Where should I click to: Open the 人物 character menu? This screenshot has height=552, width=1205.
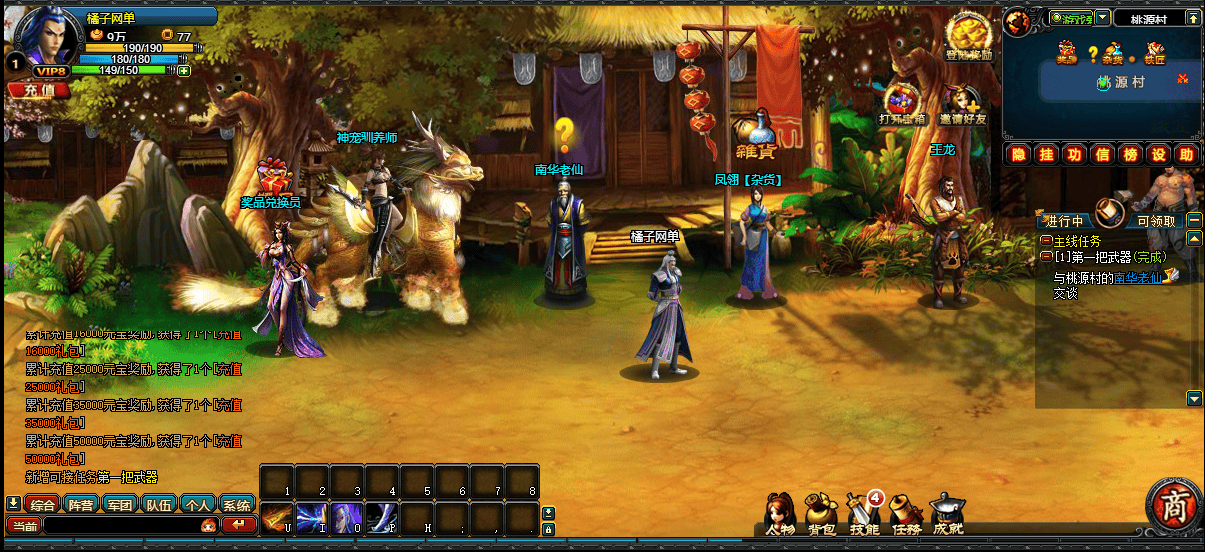point(780,513)
